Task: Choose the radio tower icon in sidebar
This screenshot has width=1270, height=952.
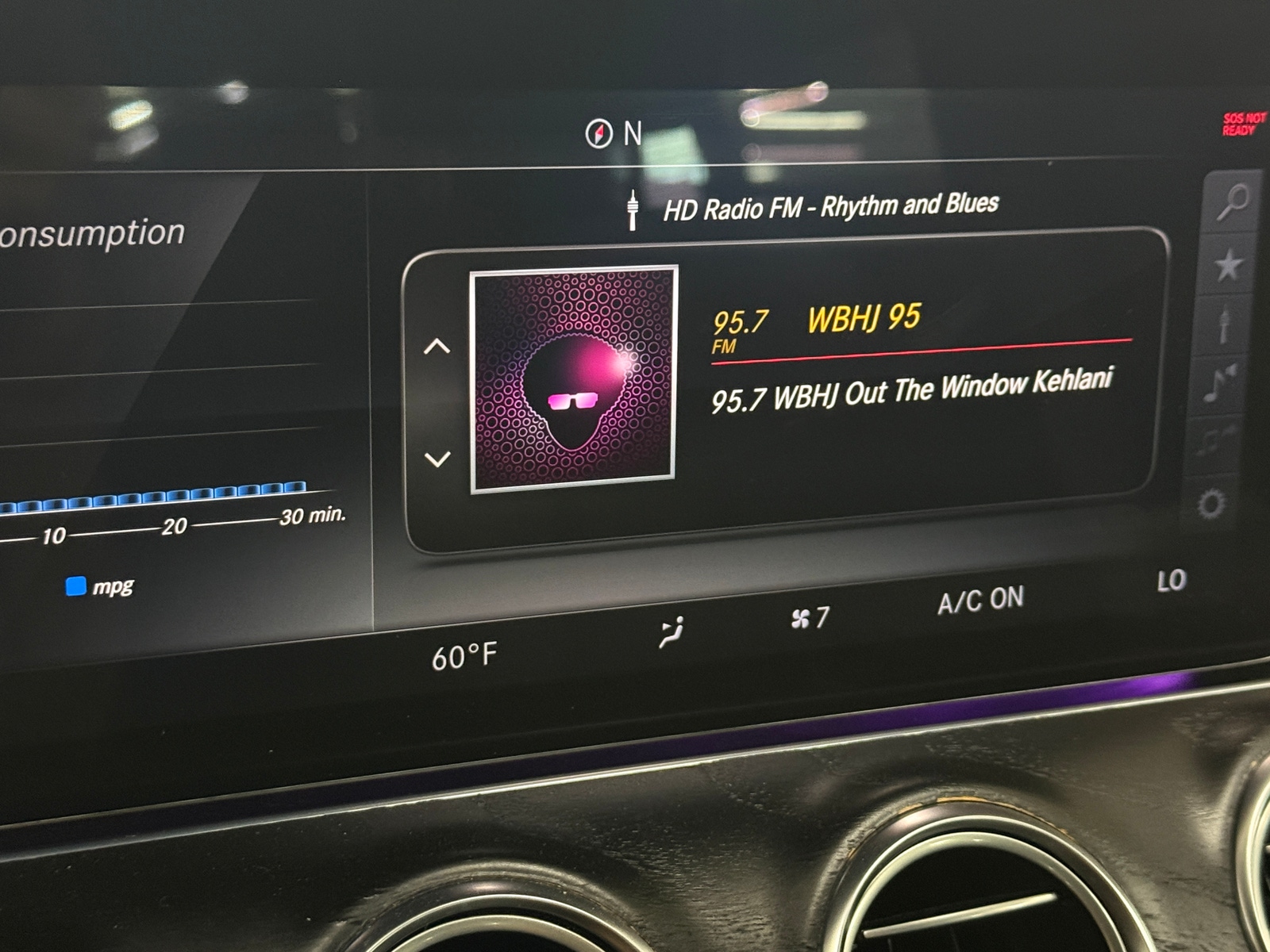Action: [1224, 324]
